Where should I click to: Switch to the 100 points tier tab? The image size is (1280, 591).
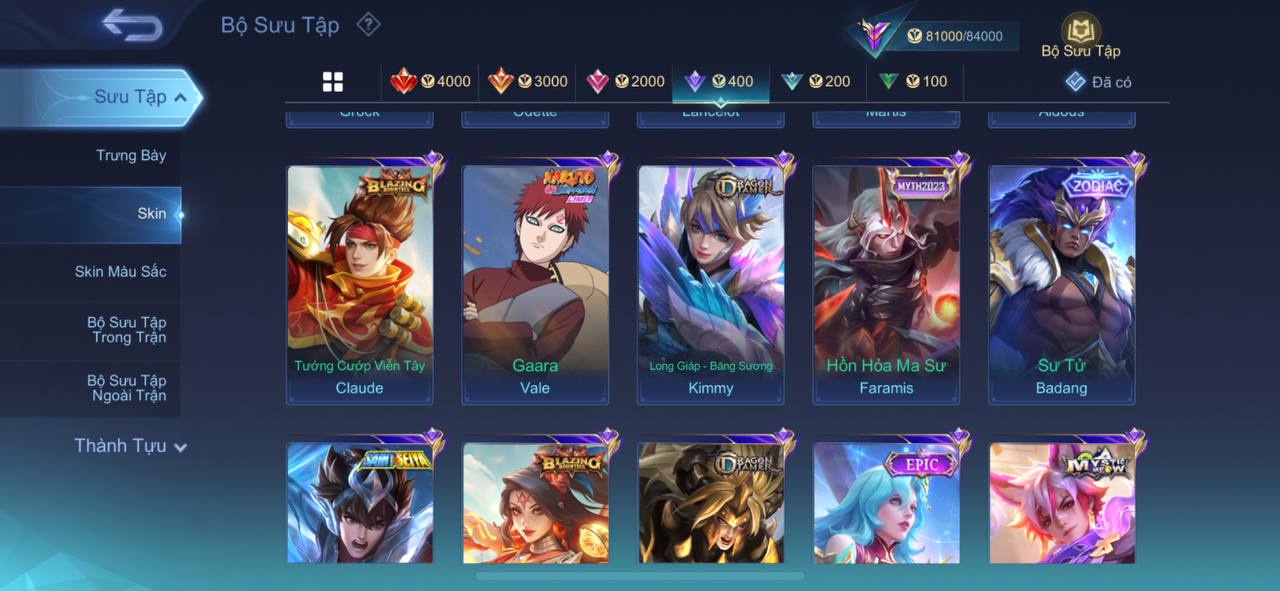pyautogui.click(x=912, y=82)
